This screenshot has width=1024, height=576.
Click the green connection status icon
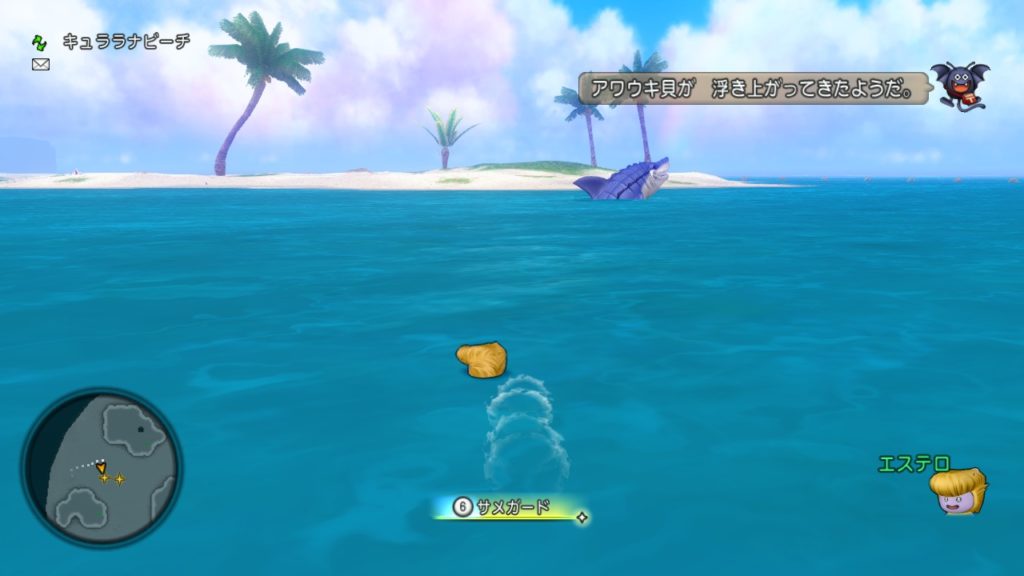[x=40, y=42]
